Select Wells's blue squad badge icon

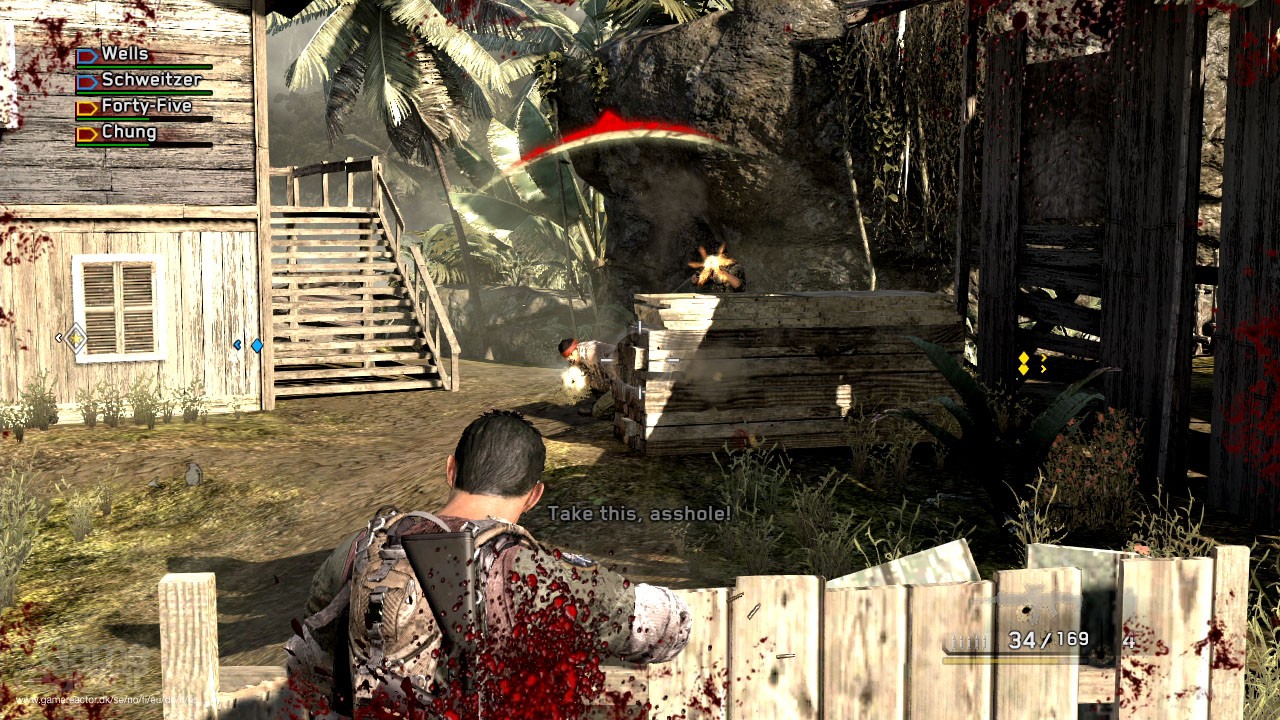click(x=88, y=55)
